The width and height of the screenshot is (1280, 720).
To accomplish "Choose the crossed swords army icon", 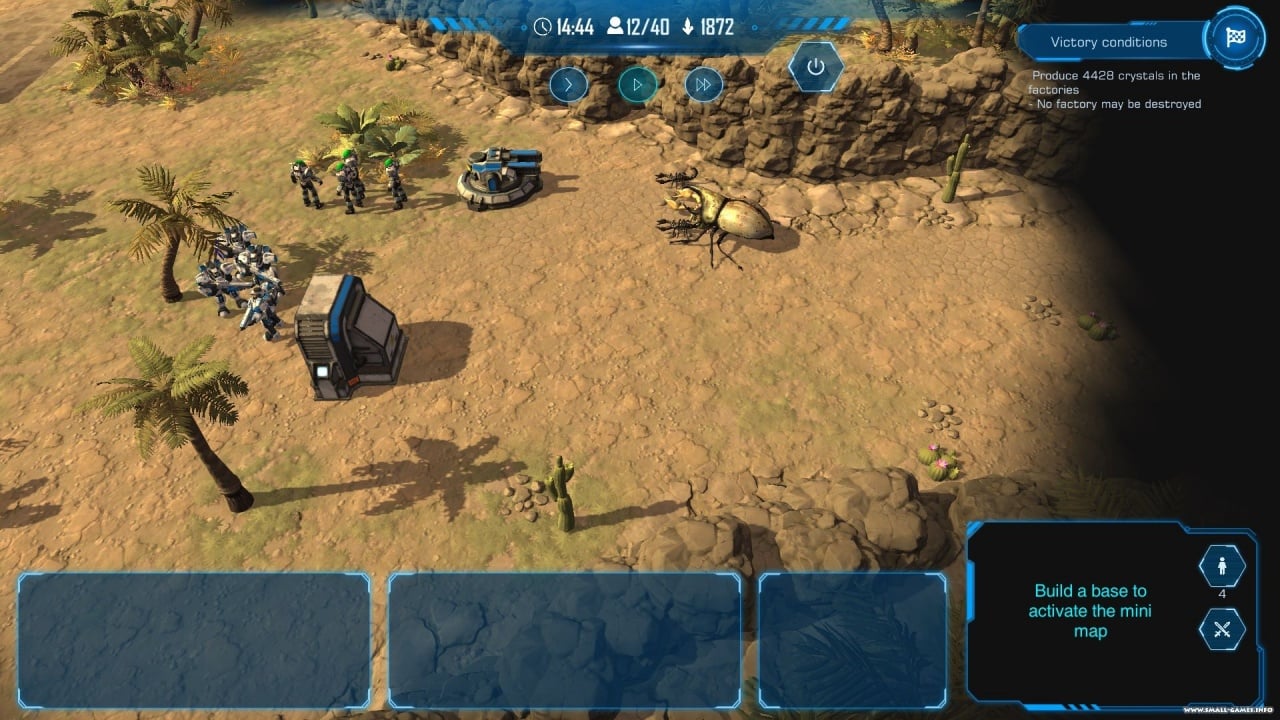I will coord(1221,629).
